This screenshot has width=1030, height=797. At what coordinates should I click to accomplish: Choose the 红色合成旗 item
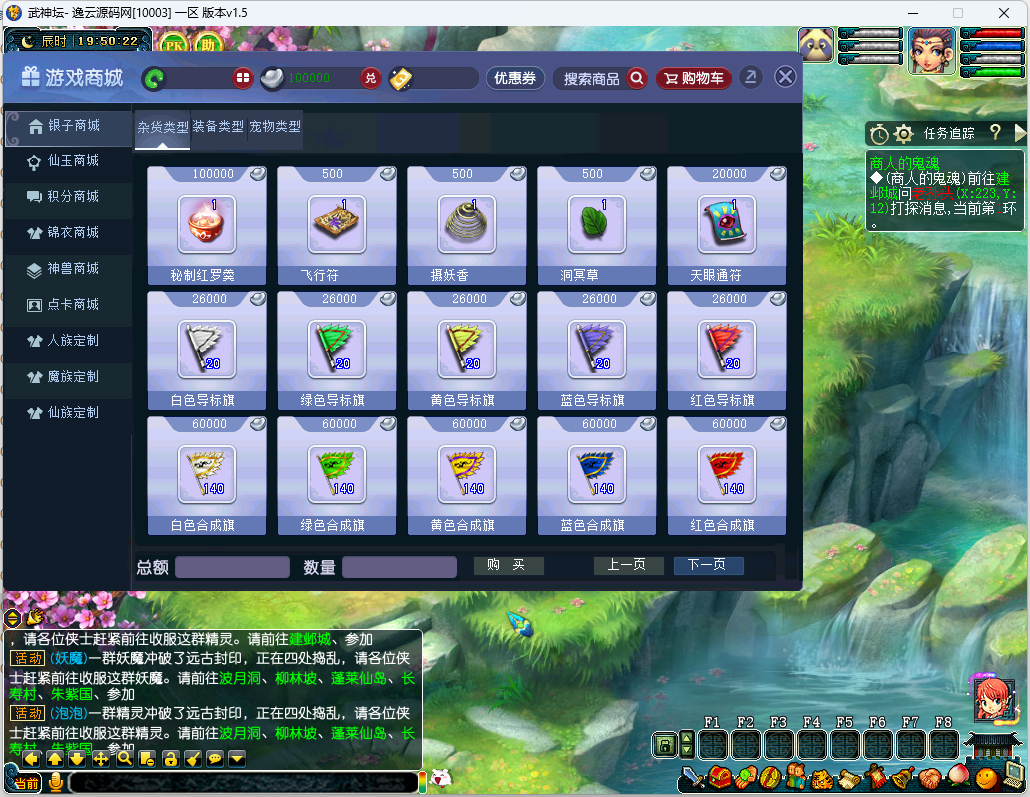click(x=726, y=475)
